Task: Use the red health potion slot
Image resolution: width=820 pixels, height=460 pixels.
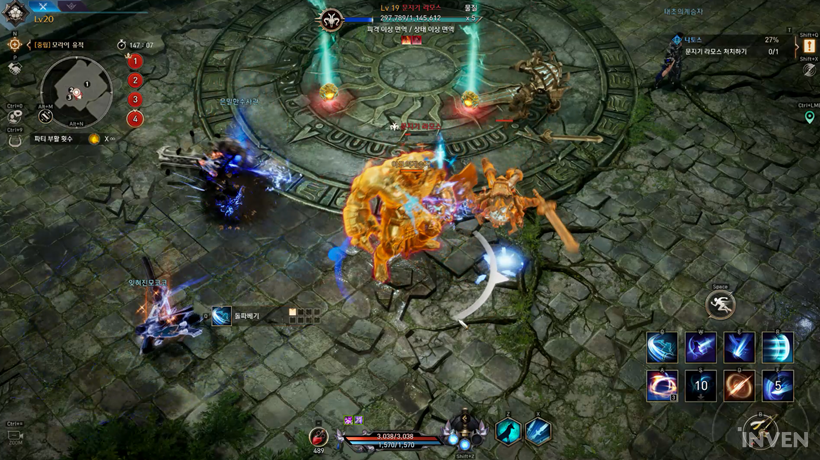Action: (x=318, y=435)
